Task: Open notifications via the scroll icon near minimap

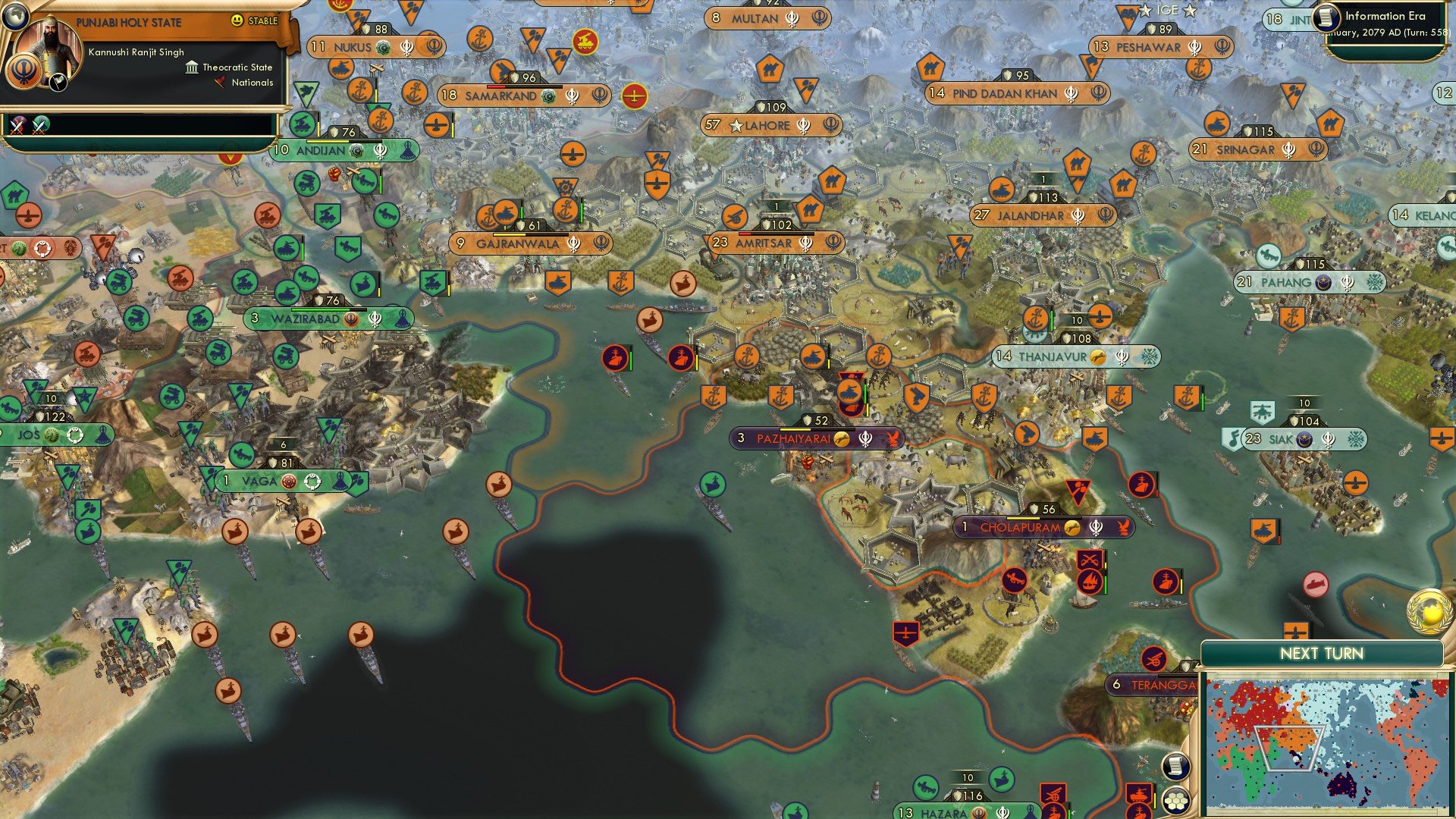Action: pos(1175,767)
